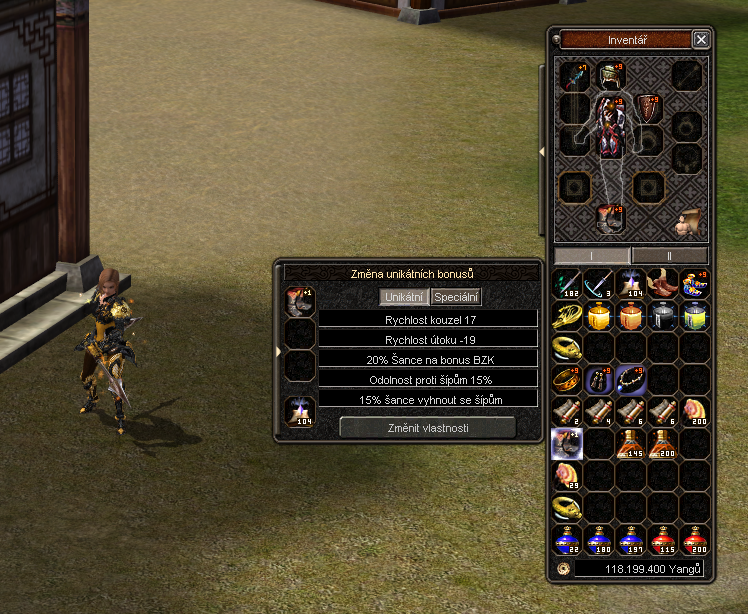Choose the +9 bead necklace item
Viewport: 748px width, 614px height.
click(x=632, y=379)
